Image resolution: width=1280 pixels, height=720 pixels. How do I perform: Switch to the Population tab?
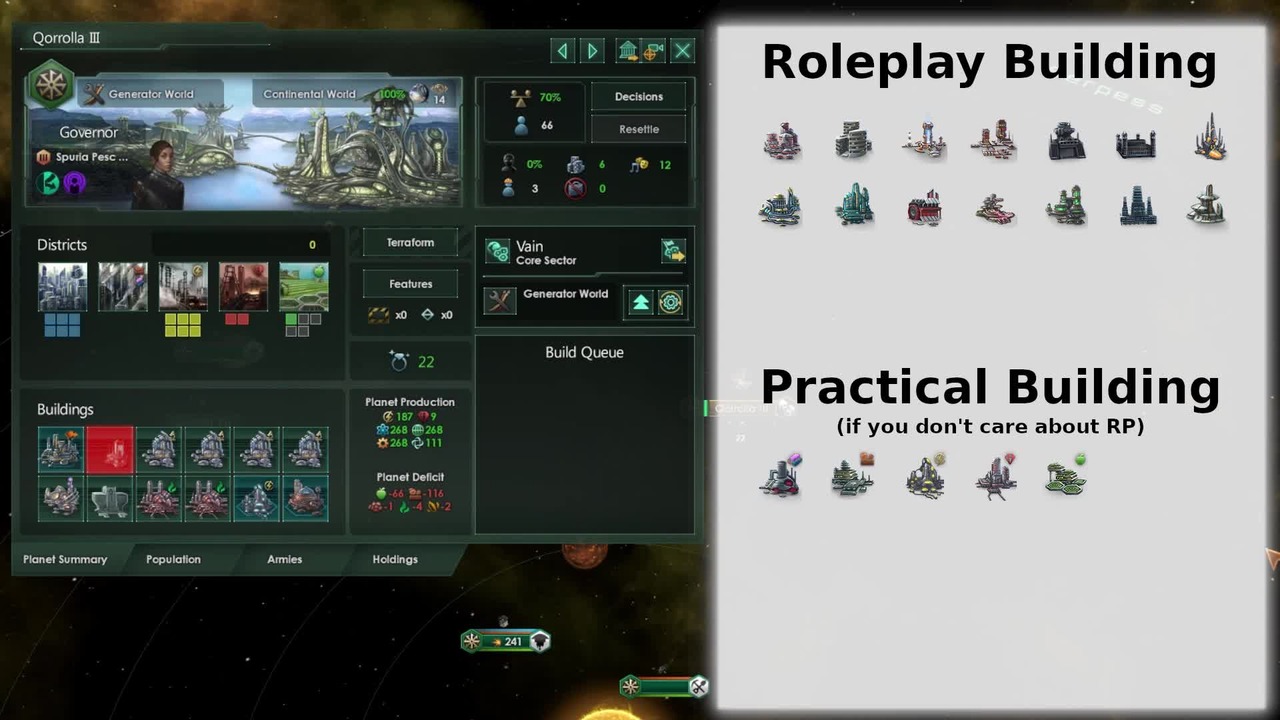click(173, 559)
